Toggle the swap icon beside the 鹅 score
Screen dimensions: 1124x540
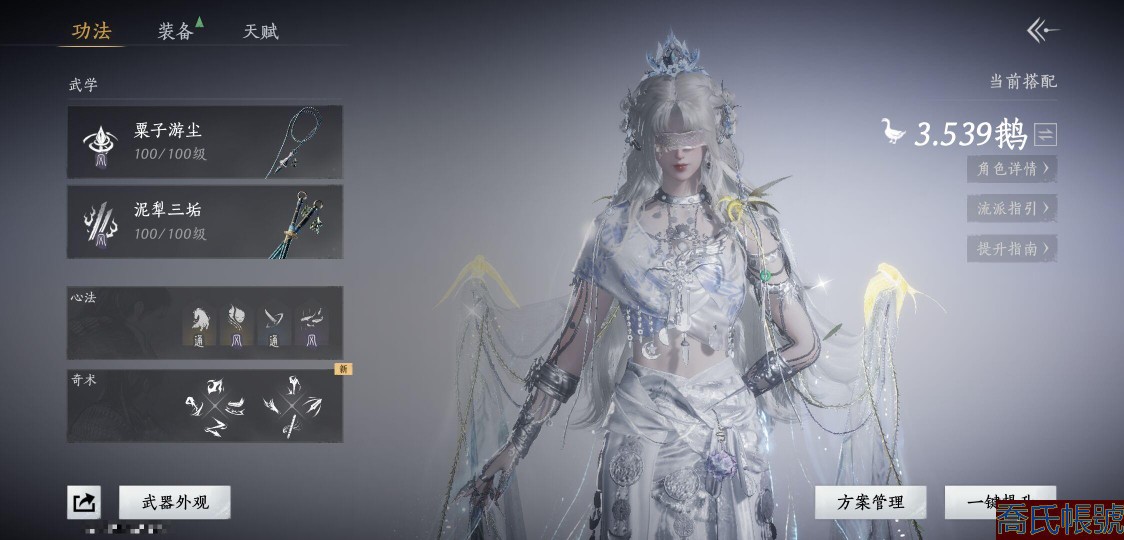tap(1045, 134)
